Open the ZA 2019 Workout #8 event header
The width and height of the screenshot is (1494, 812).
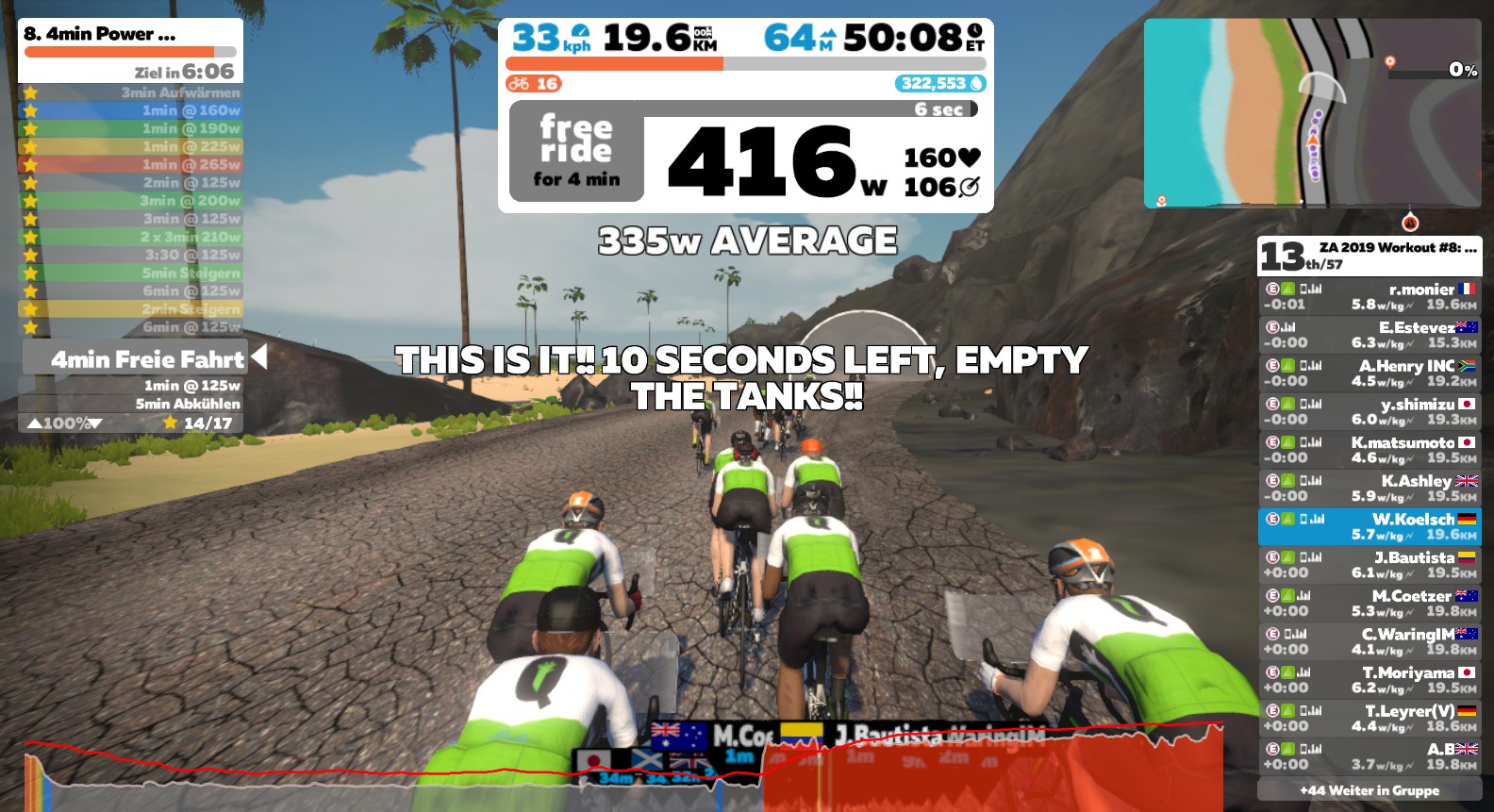pos(1369,255)
